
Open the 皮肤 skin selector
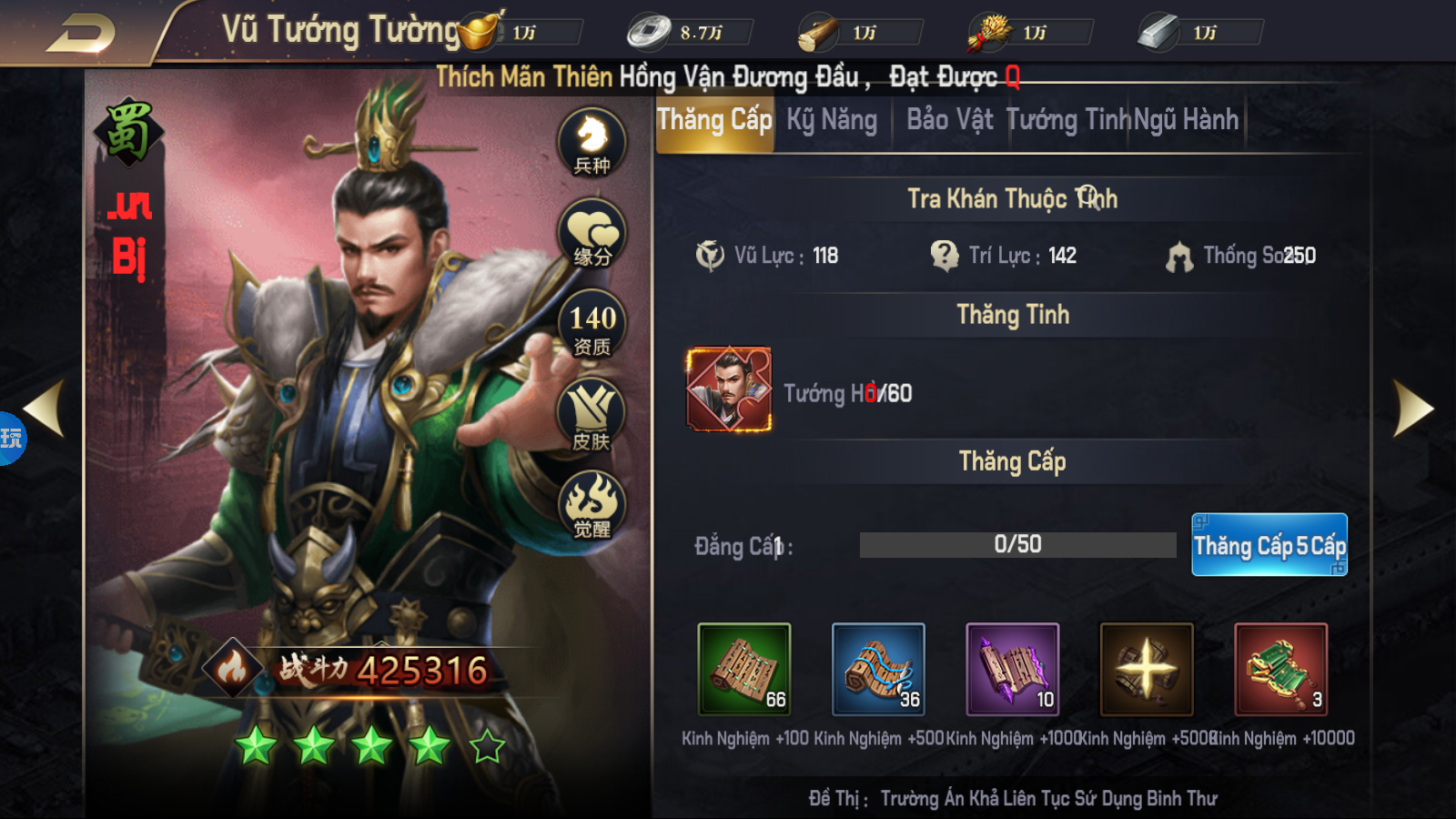(x=591, y=411)
